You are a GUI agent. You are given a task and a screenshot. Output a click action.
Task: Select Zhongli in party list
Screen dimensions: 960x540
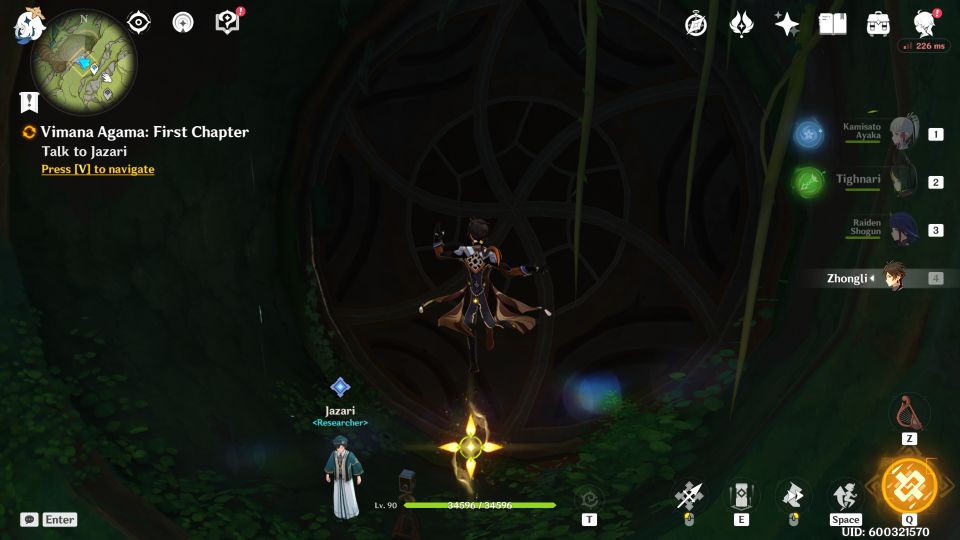[x=894, y=278]
